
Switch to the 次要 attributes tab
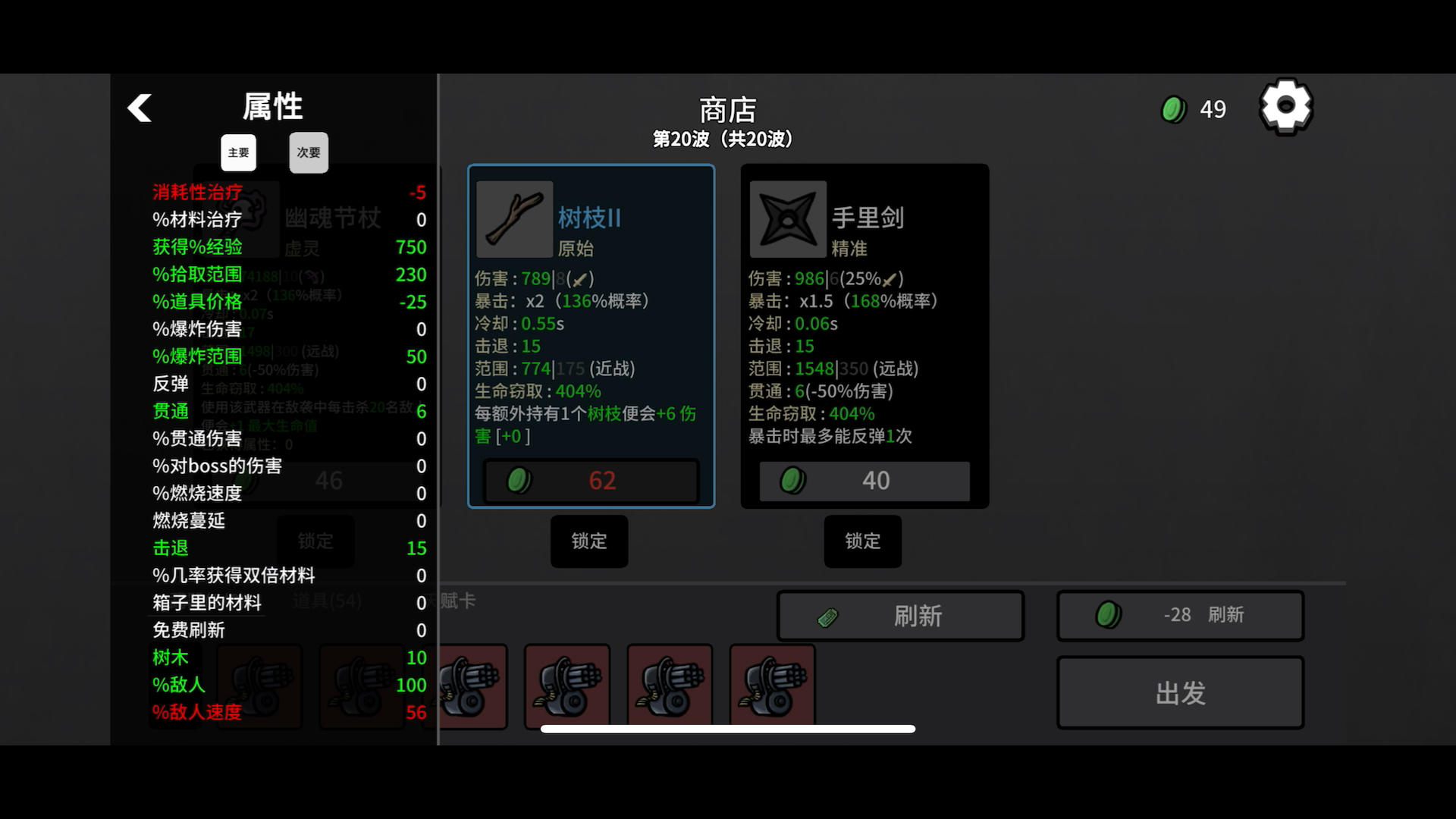tap(308, 152)
